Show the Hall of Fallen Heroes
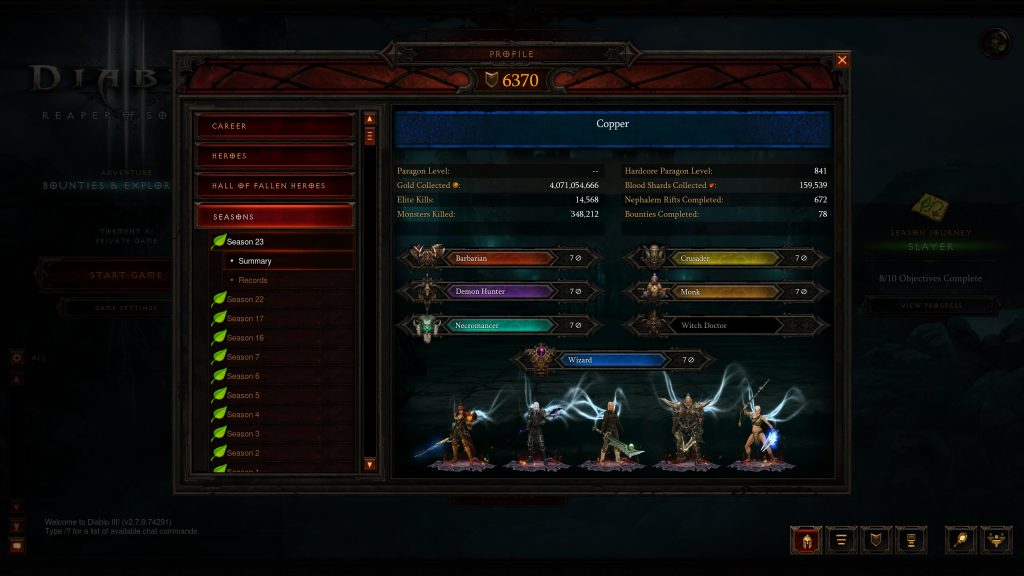The image size is (1024, 576). [275, 186]
